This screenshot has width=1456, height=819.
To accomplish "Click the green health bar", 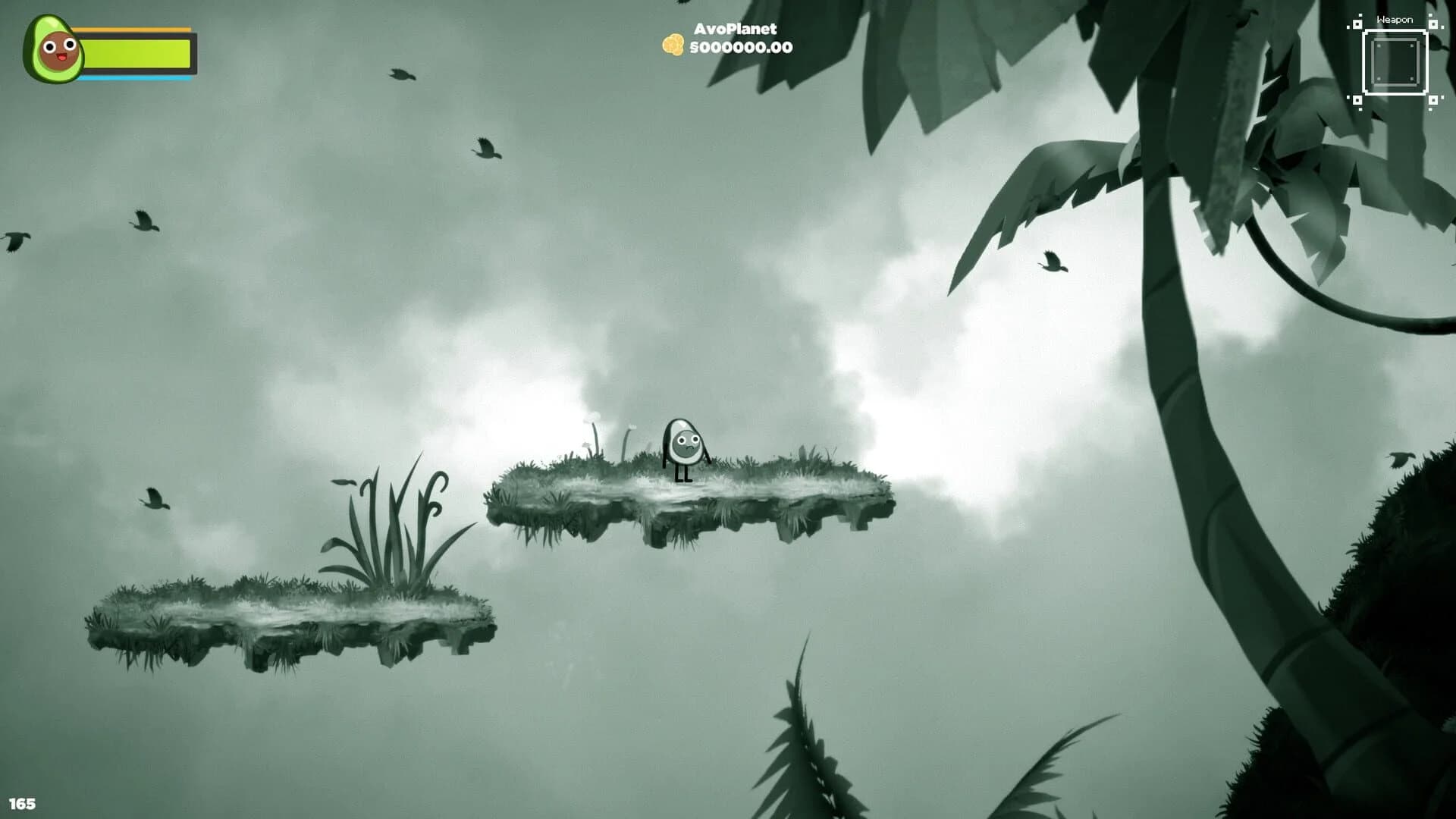I will tap(135, 54).
